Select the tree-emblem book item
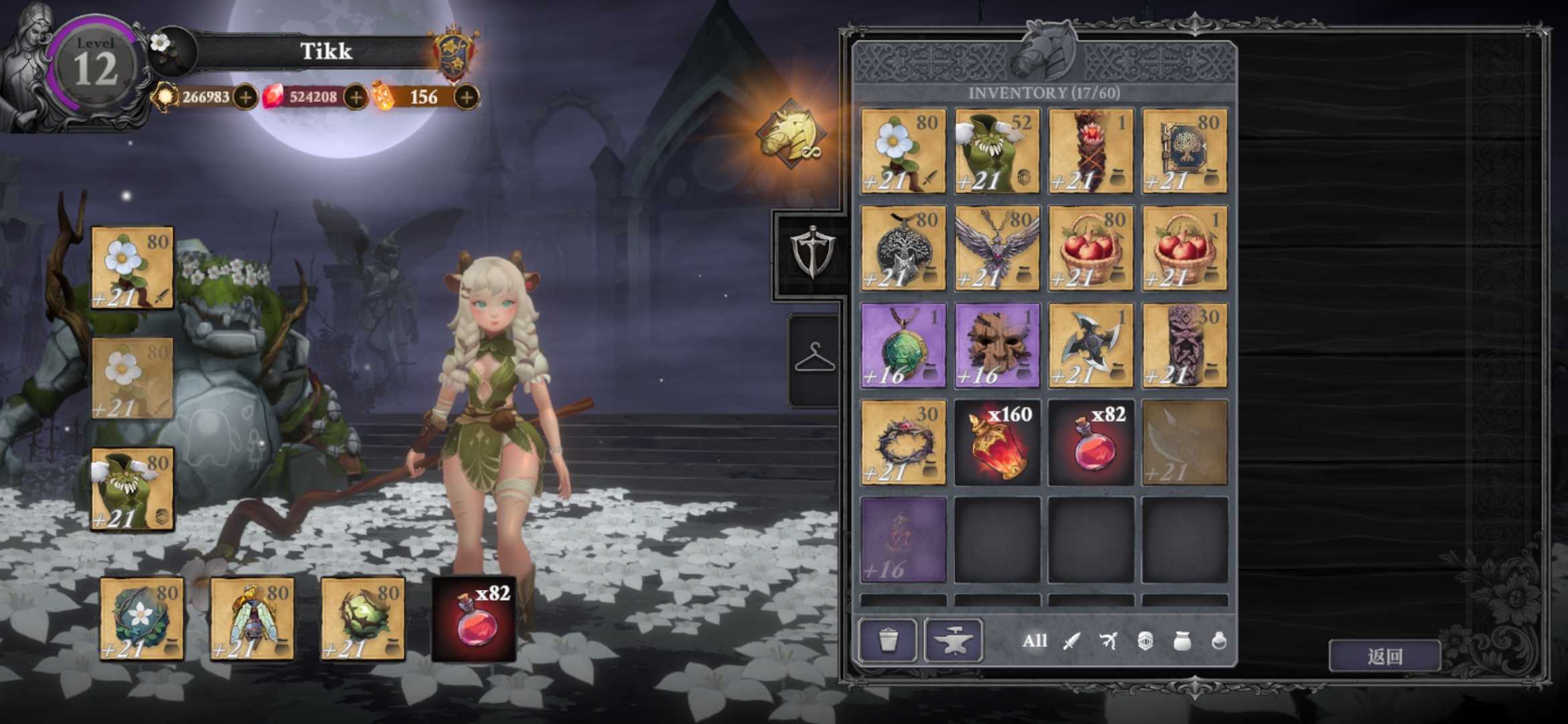The height and width of the screenshot is (724, 1568). pos(1185,151)
